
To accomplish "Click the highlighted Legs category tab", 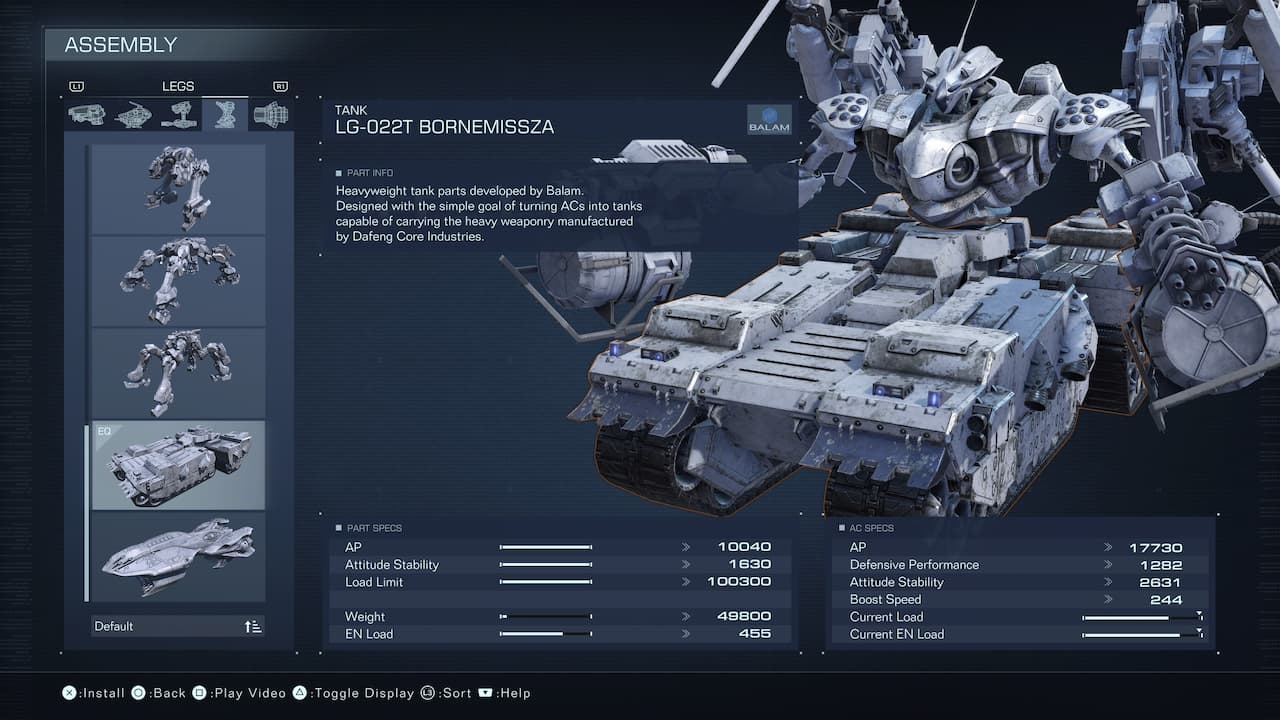I will tap(225, 115).
